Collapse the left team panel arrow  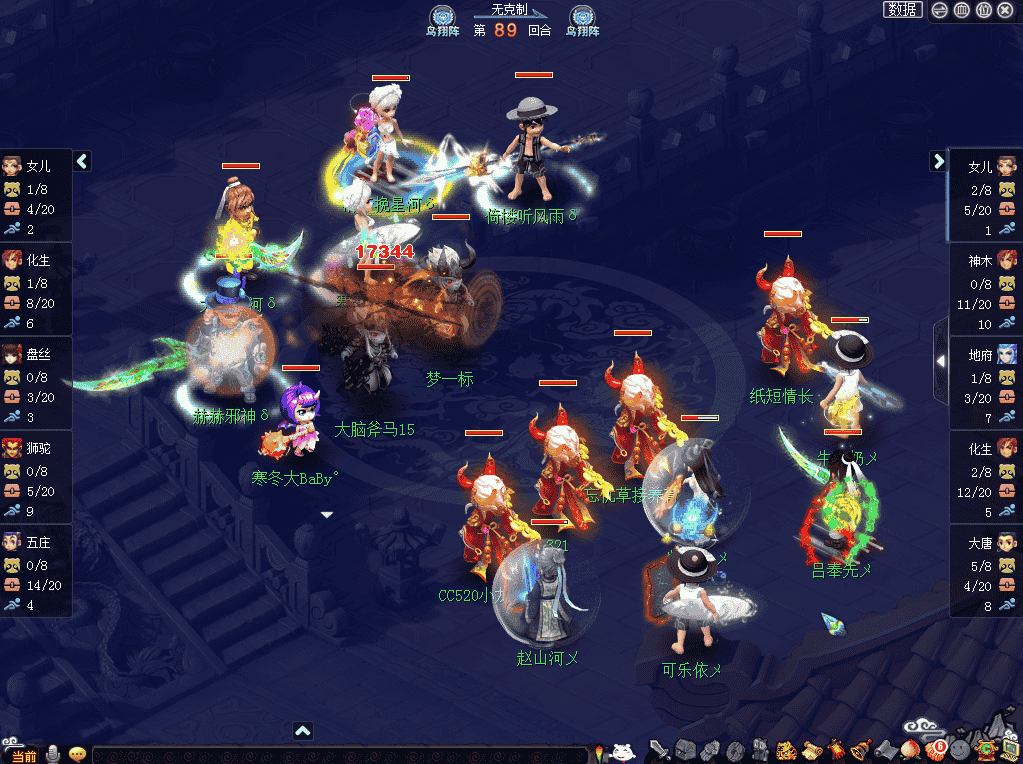tap(82, 161)
